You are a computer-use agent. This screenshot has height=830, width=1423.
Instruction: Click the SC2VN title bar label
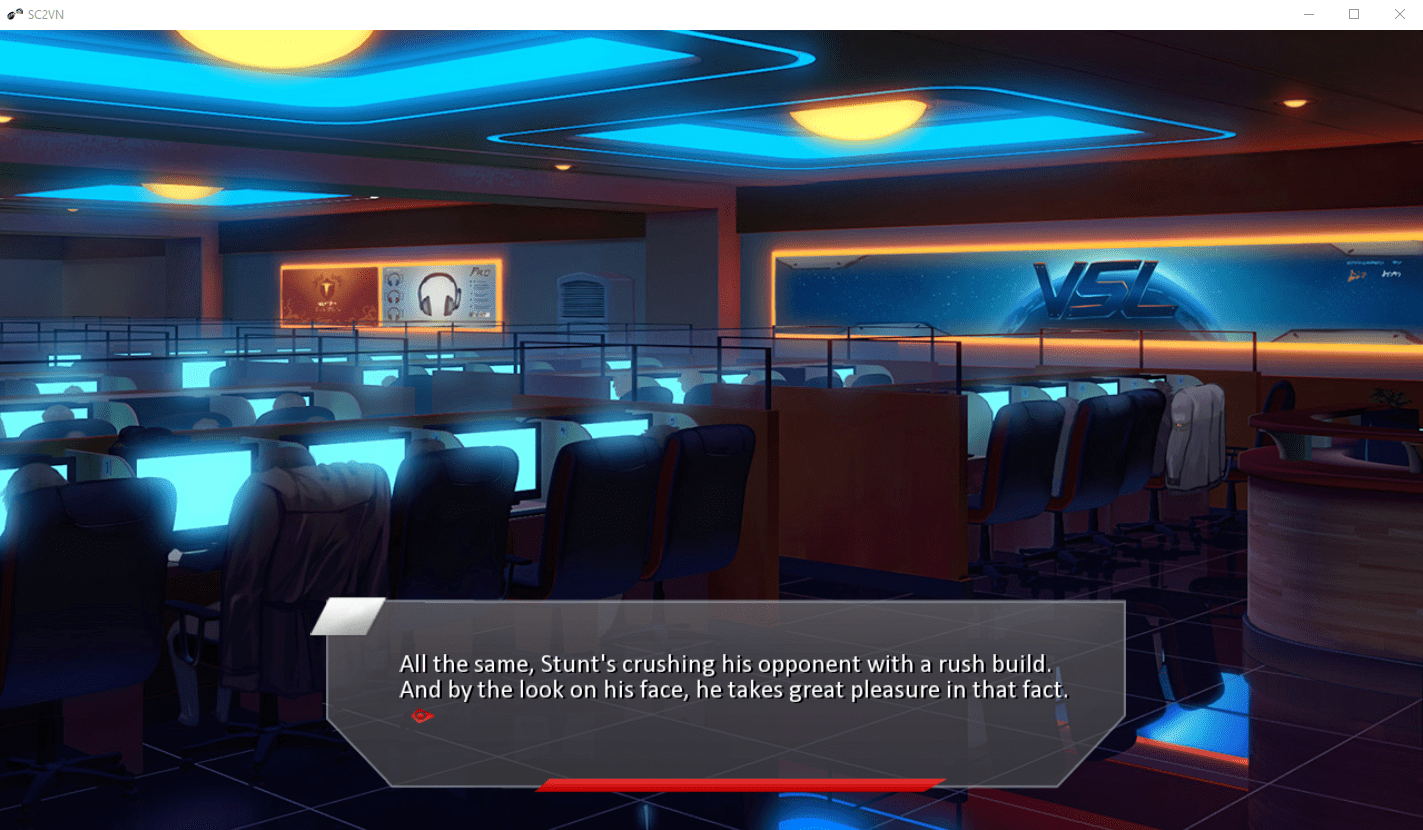coord(43,14)
